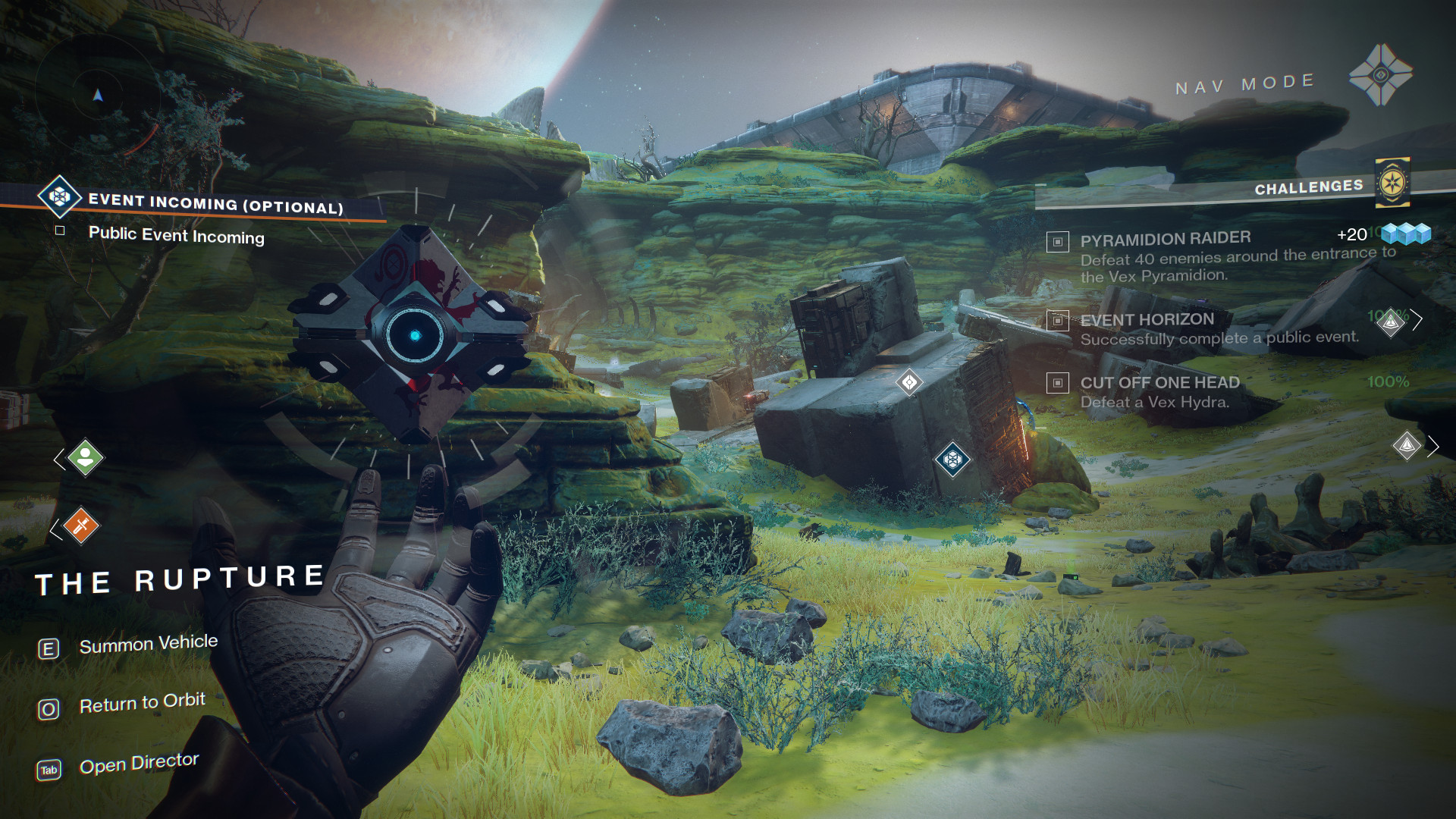Screen dimensions: 1456x819
Task: Click the Event Horizon challenge entry
Action: coord(1147,320)
